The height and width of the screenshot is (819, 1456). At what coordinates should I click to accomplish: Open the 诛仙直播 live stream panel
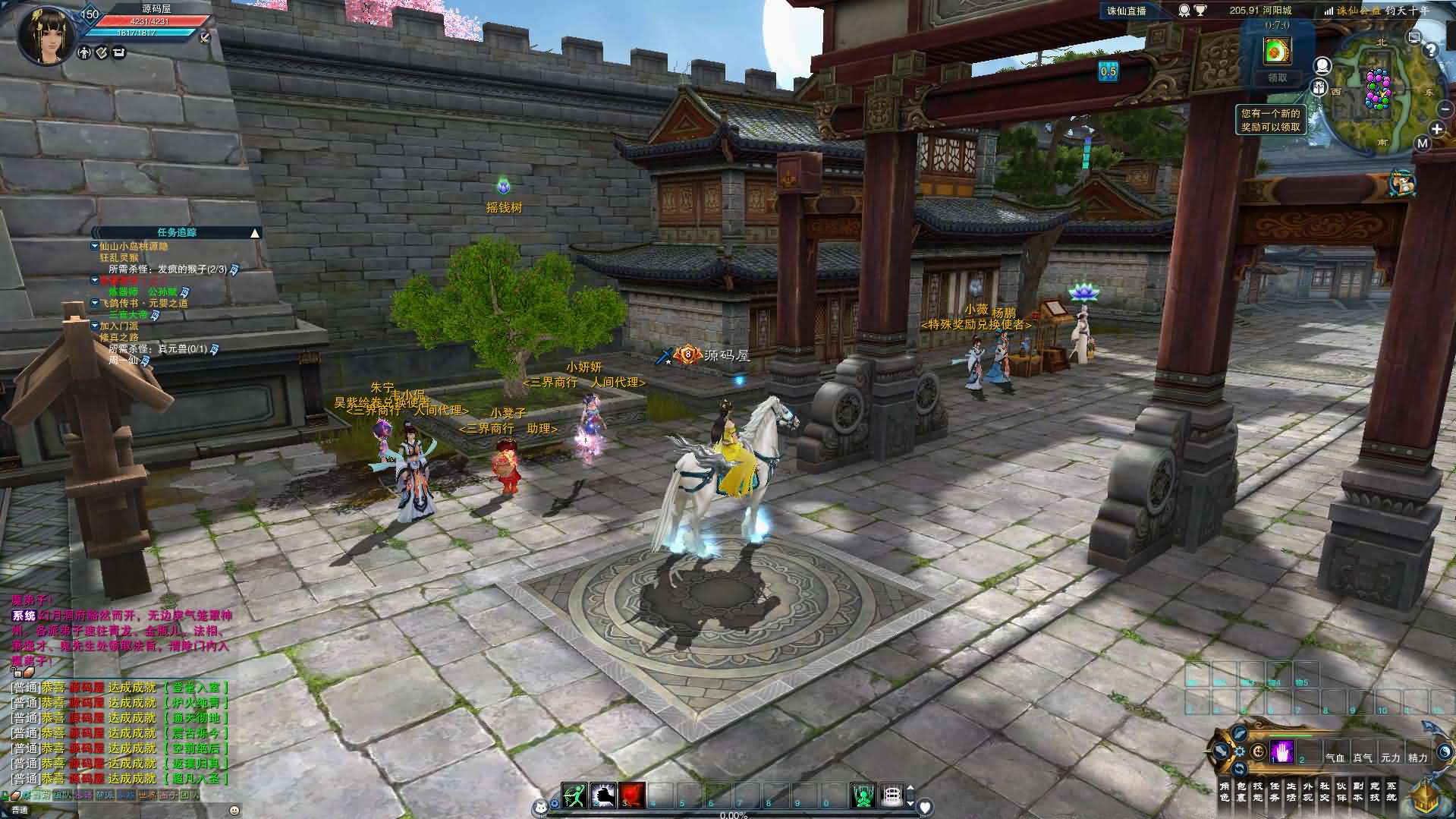coord(1126,11)
